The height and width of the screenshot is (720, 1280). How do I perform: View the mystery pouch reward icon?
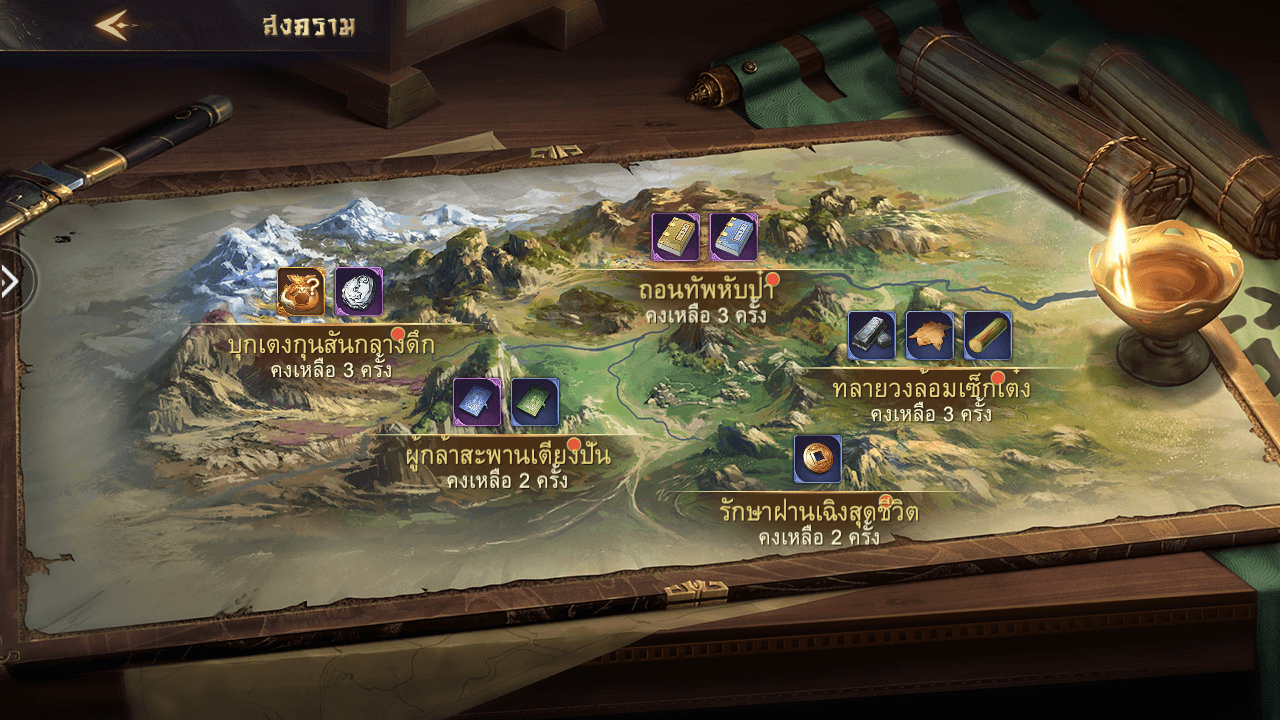[301, 292]
